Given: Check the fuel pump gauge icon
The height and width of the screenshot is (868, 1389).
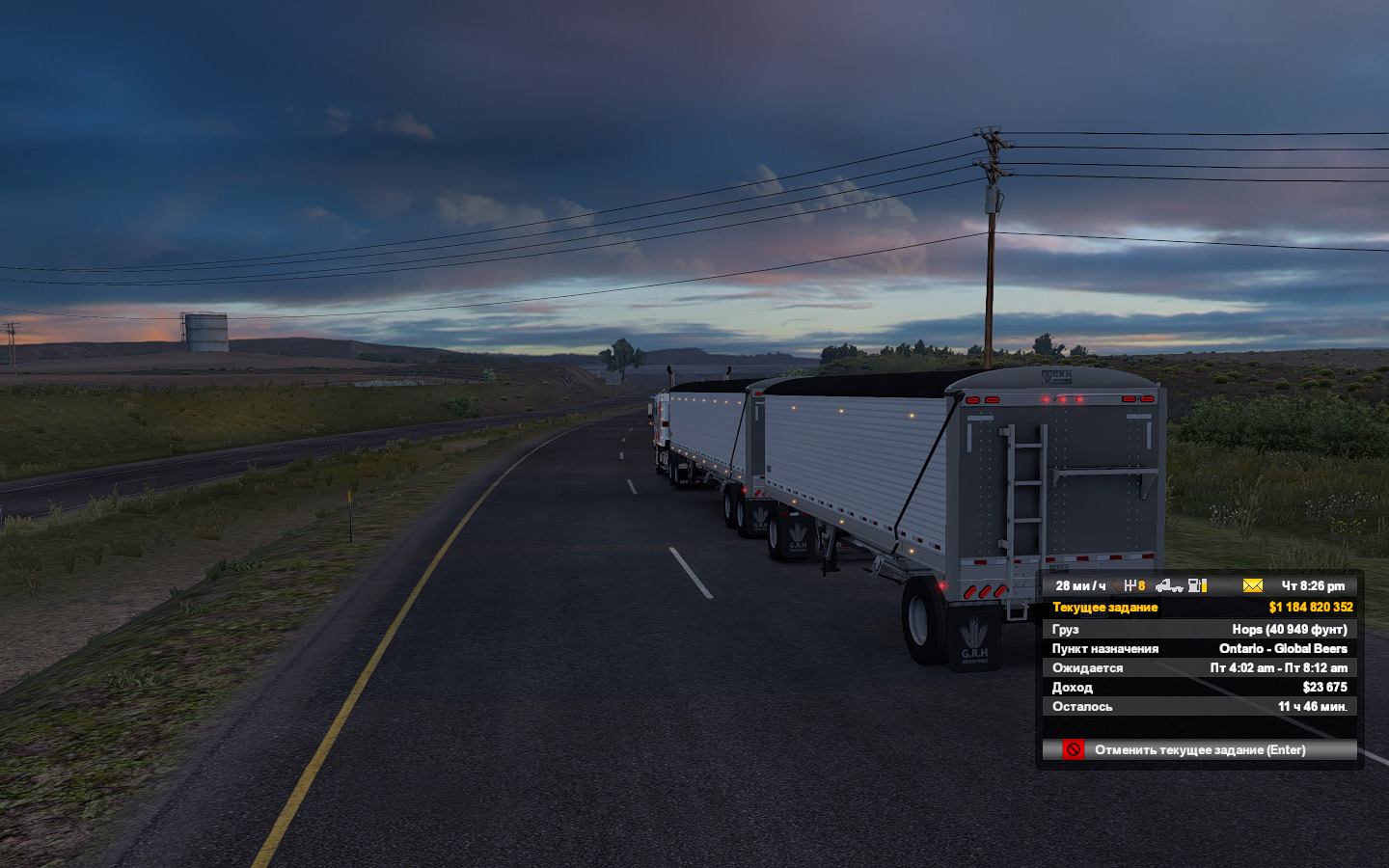Looking at the screenshot, I should point(1197,585).
